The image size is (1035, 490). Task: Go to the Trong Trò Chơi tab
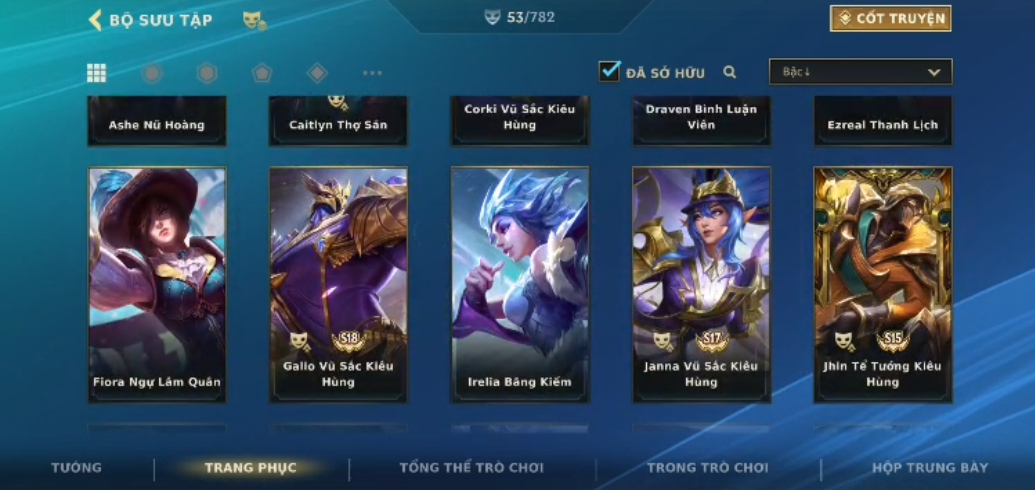(x=707, y=468)
